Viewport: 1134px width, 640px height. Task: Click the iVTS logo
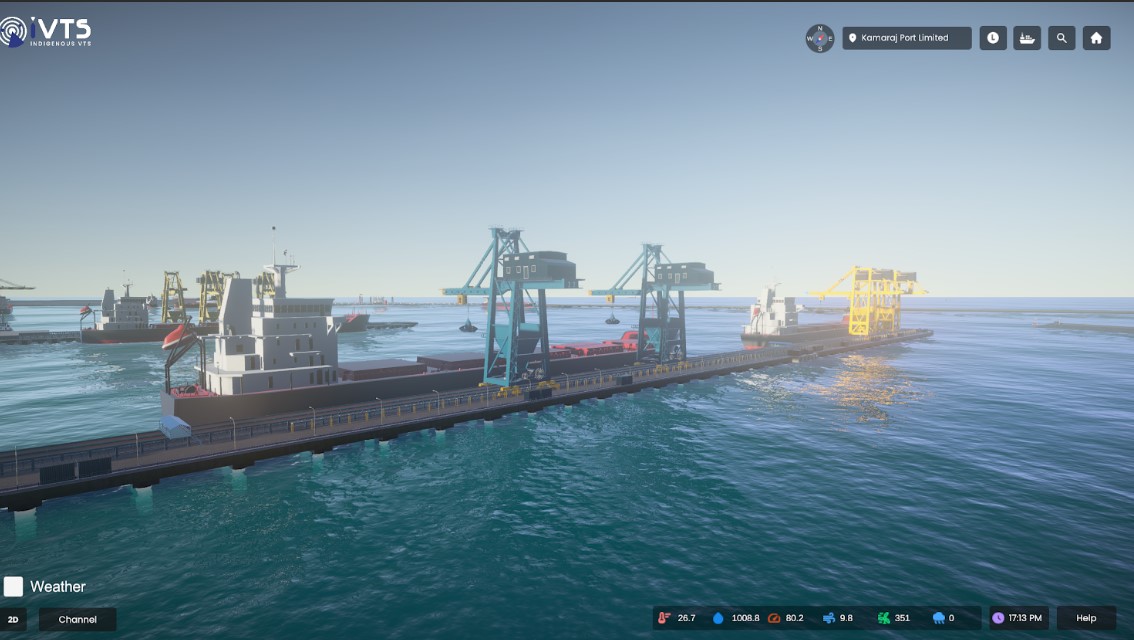tap(46, 32)
